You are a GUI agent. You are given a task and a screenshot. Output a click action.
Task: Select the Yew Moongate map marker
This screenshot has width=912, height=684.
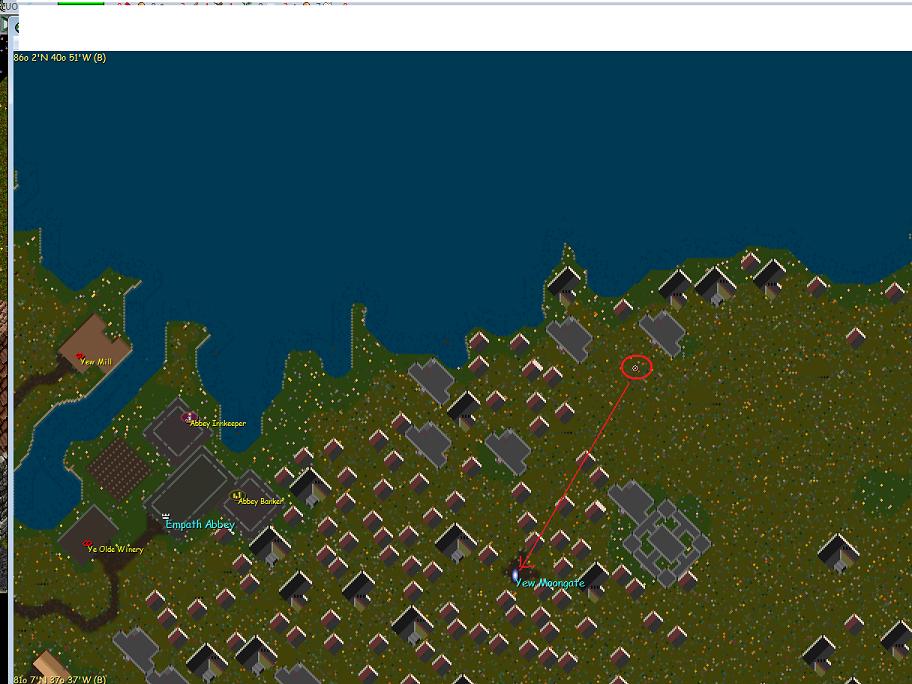[x=516, y=575]
